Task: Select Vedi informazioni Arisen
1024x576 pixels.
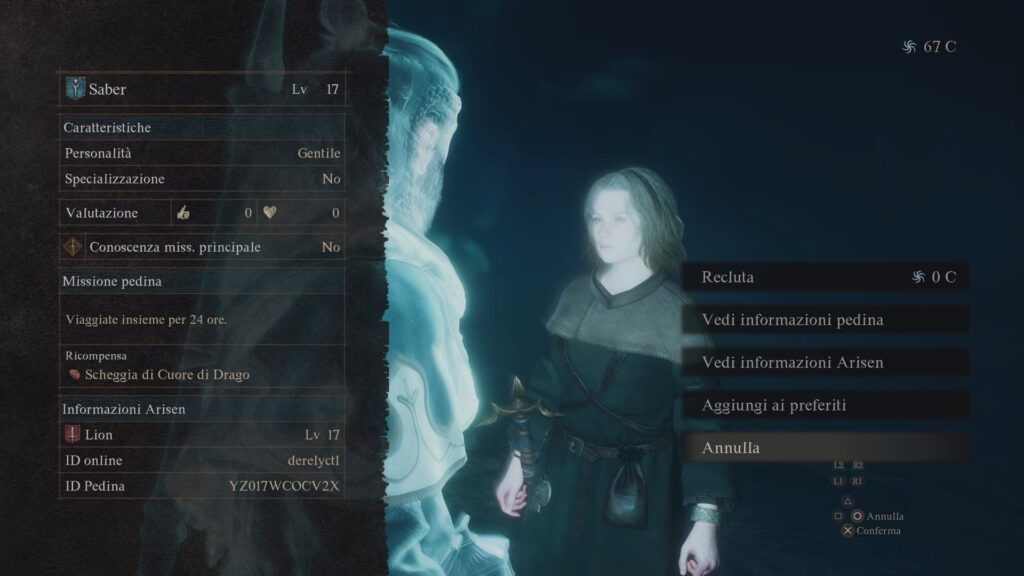Action: tap(826, 362)
